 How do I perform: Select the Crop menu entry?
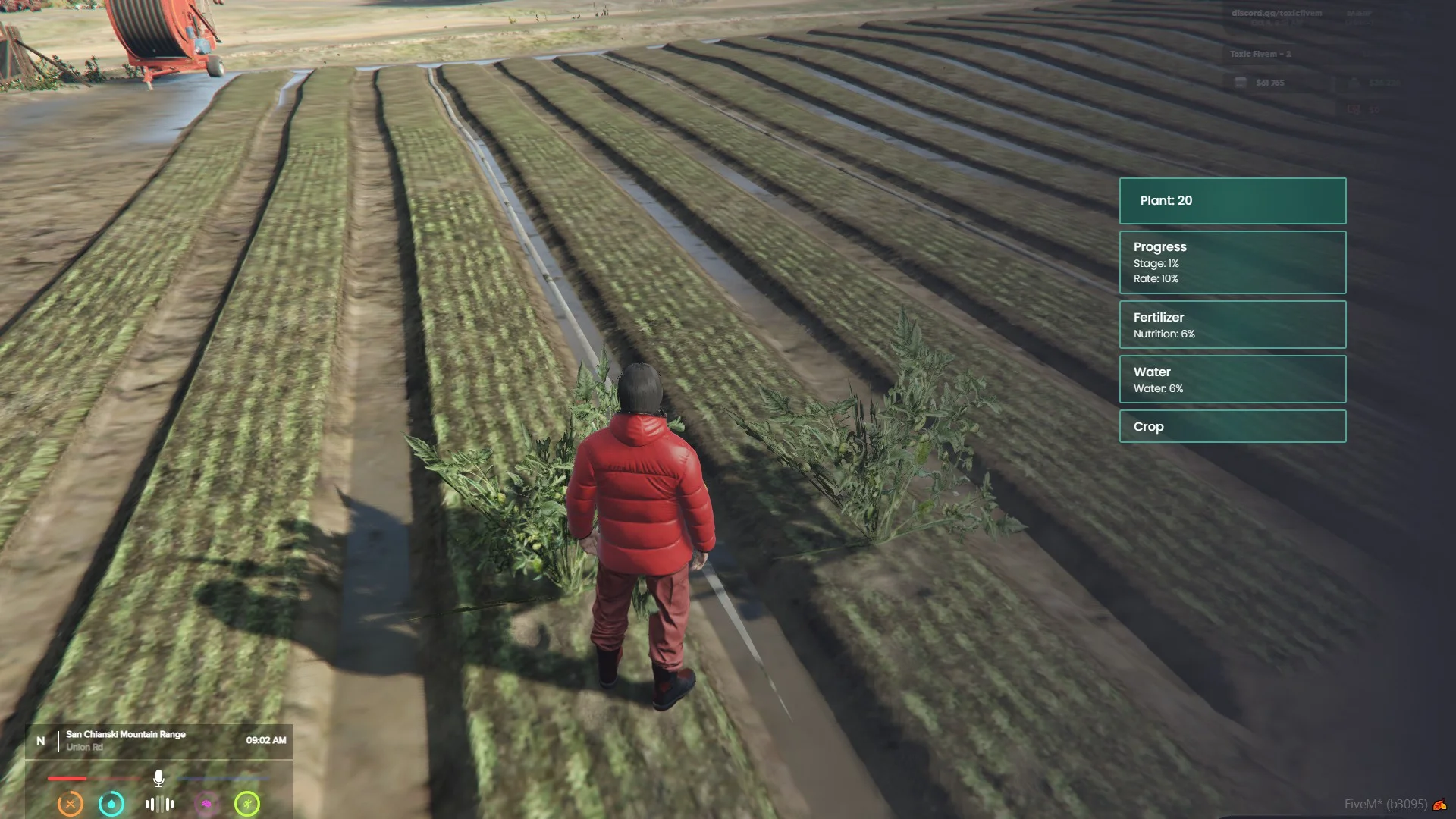1232,426
